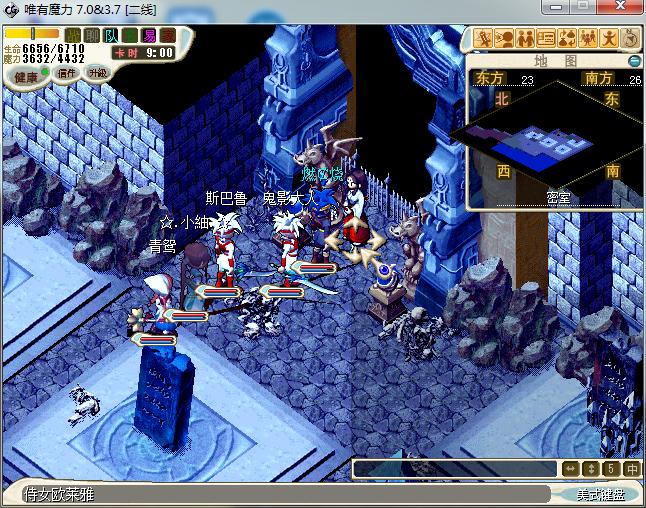Click the 升級 level-up button

(98, 73)
